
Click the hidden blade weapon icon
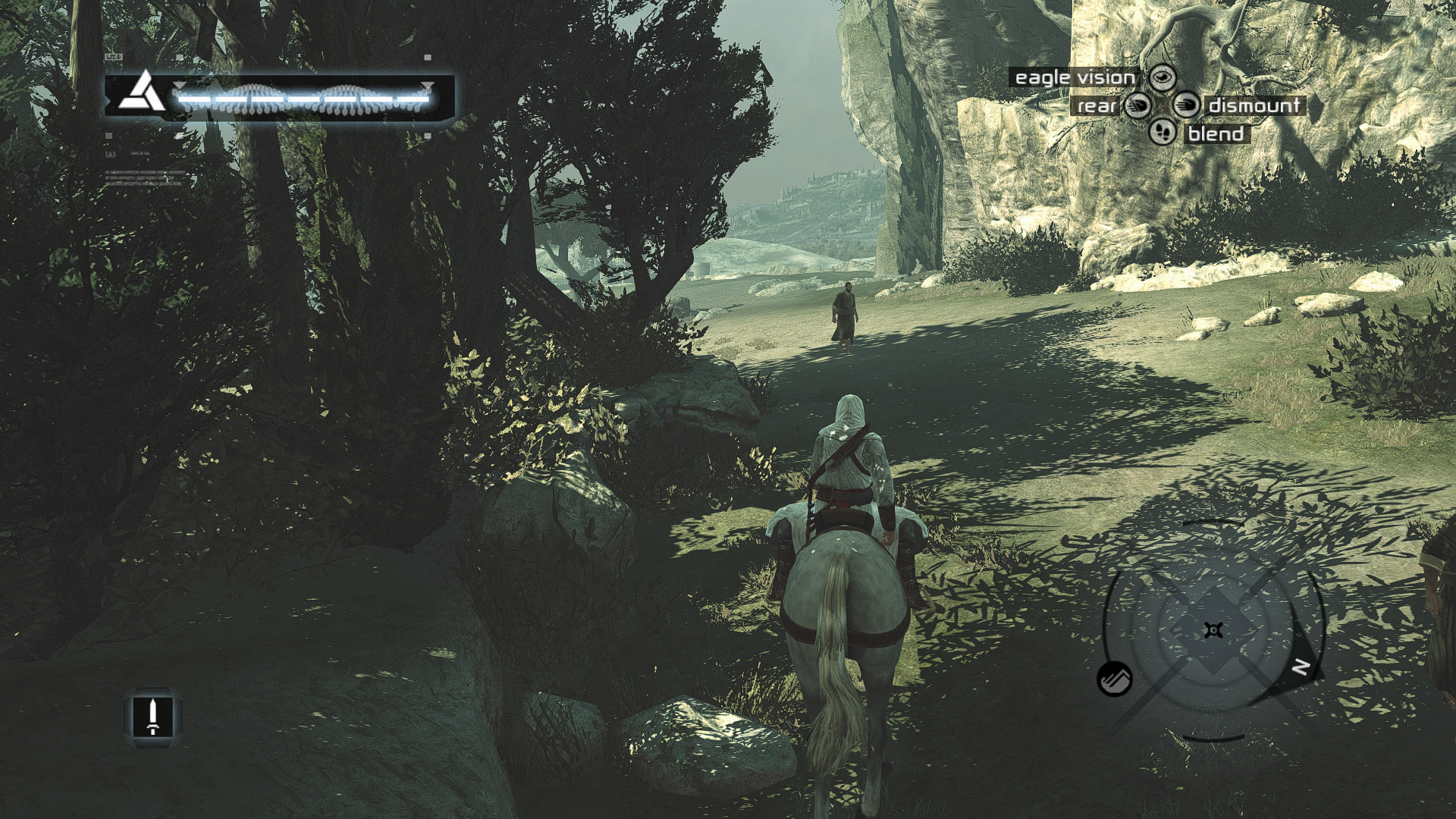coord(153,717)
